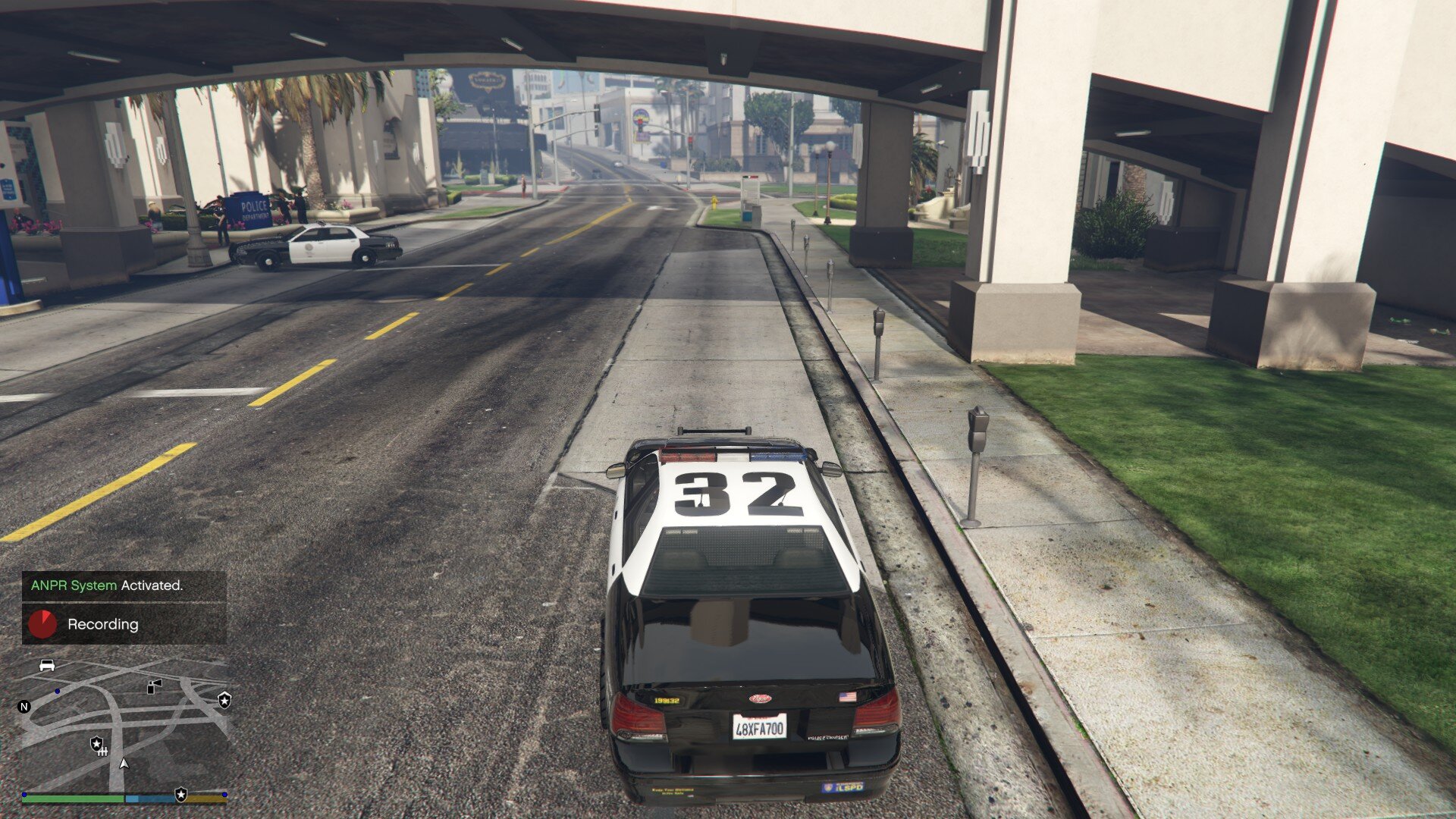Screen dimensions: 1456x819
Task: Click the North compass marker on minimap
Action: point(24,707)
